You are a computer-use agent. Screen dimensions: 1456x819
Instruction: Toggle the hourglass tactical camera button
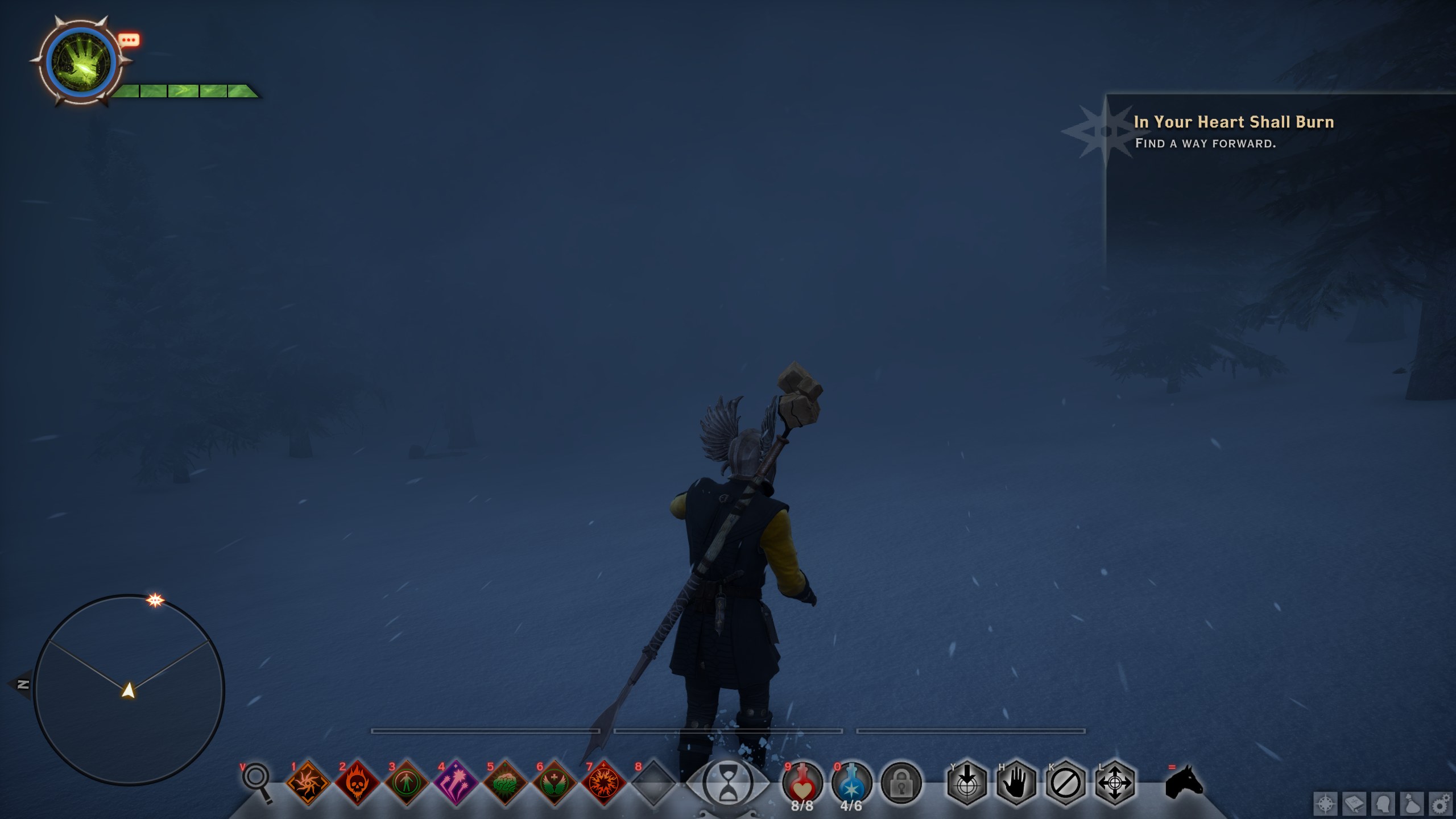click(x=728, y=784)
